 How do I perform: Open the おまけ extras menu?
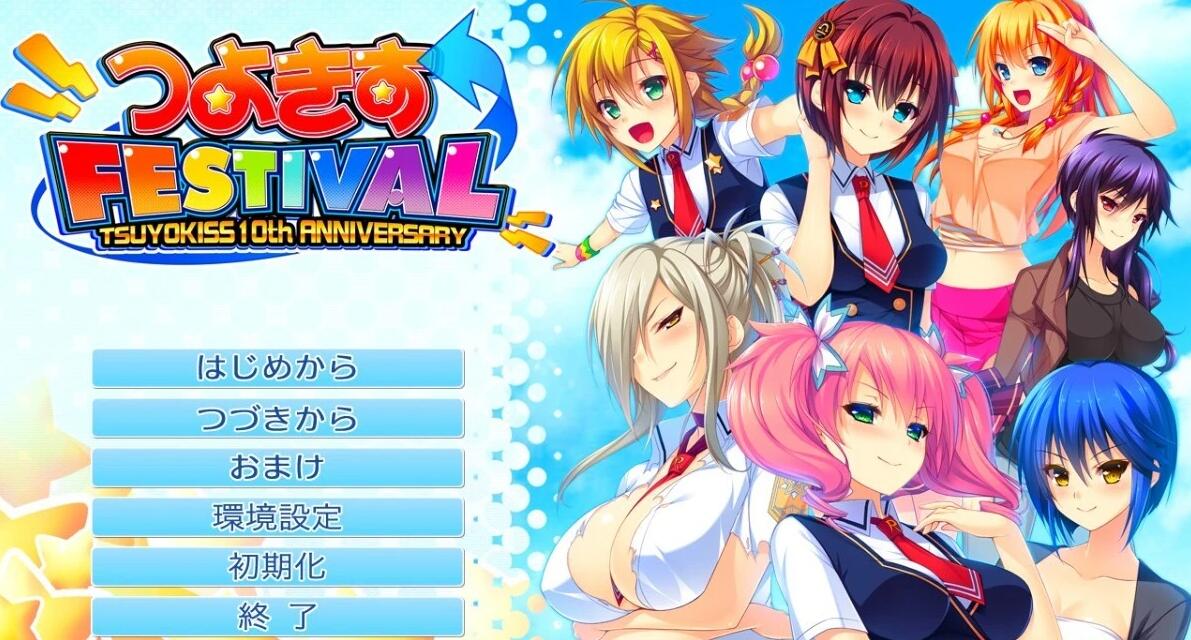coord(278,467)
